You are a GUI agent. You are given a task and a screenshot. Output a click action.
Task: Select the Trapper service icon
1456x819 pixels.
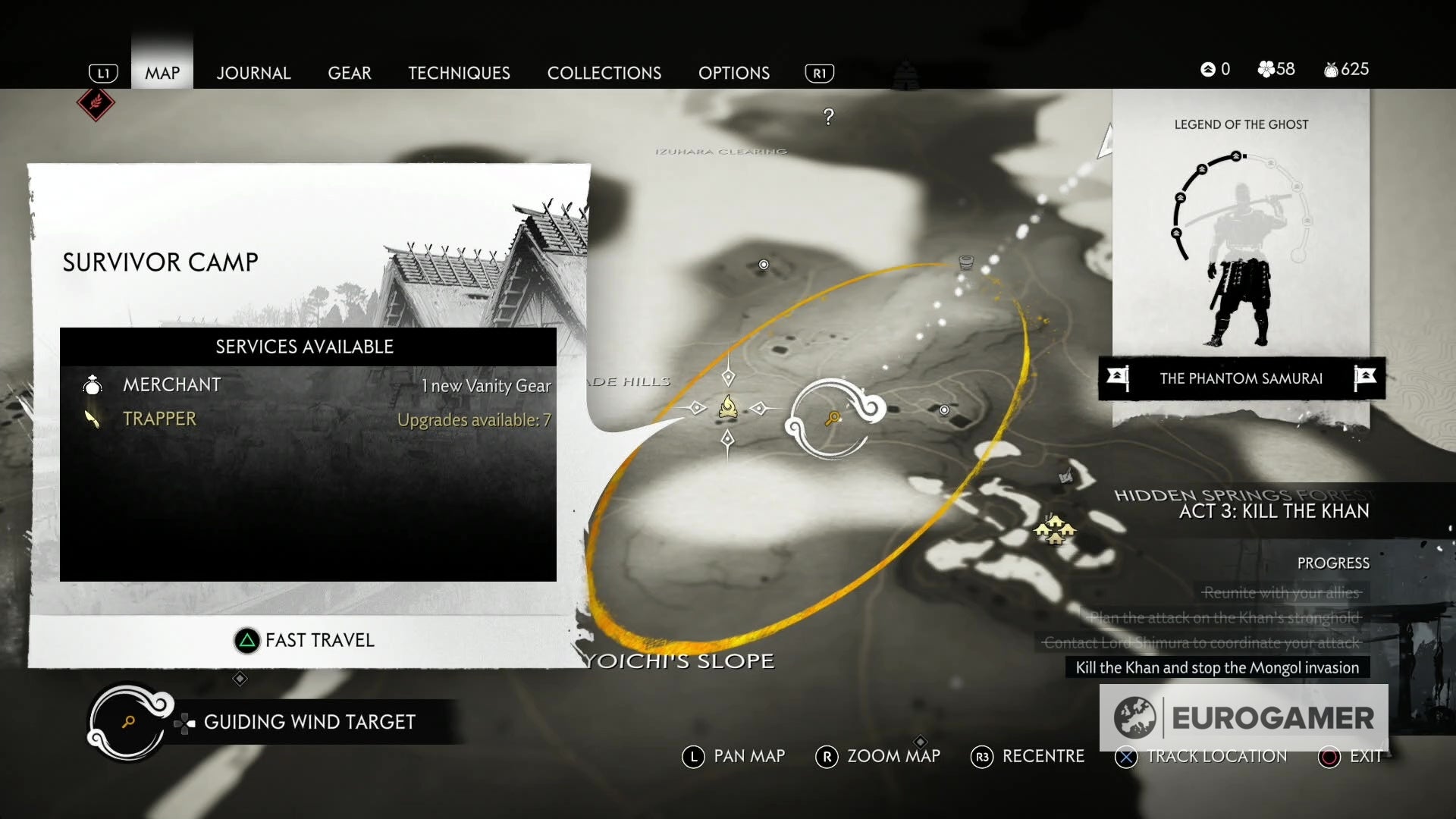[93, 419]
